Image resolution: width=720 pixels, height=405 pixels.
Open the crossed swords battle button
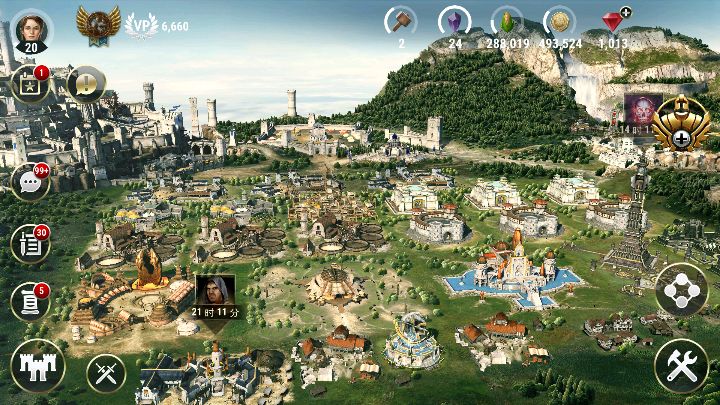point(106,374)
